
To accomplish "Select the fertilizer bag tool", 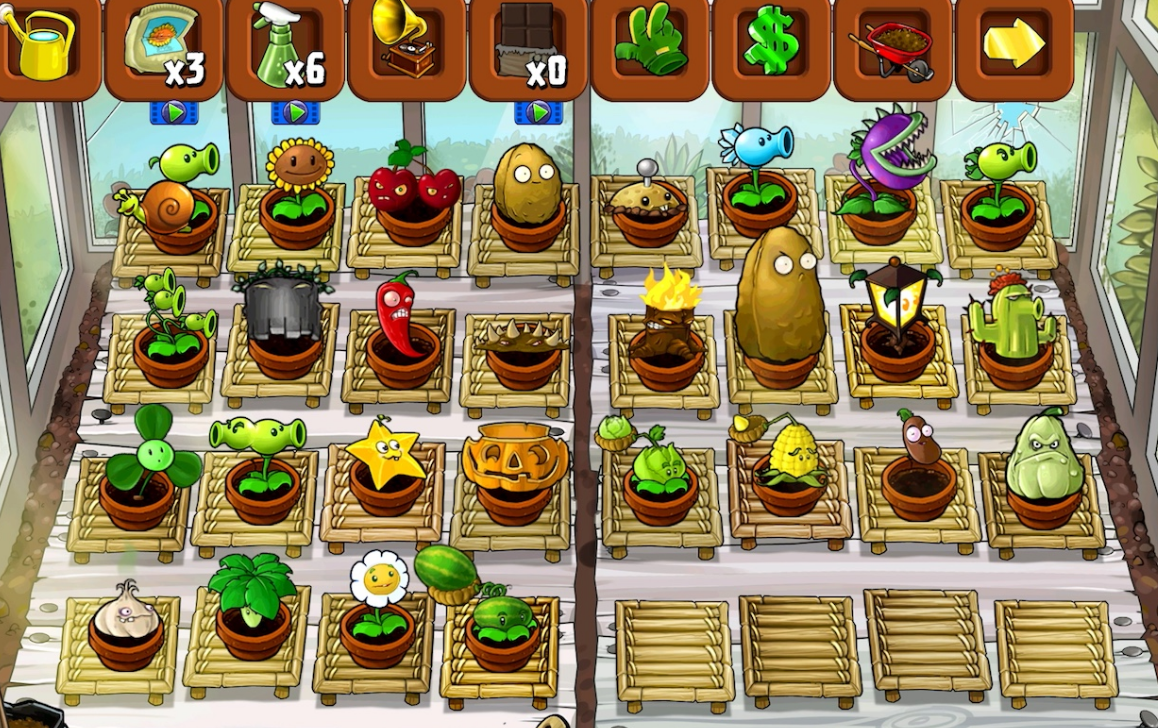I will click(164, 46).
